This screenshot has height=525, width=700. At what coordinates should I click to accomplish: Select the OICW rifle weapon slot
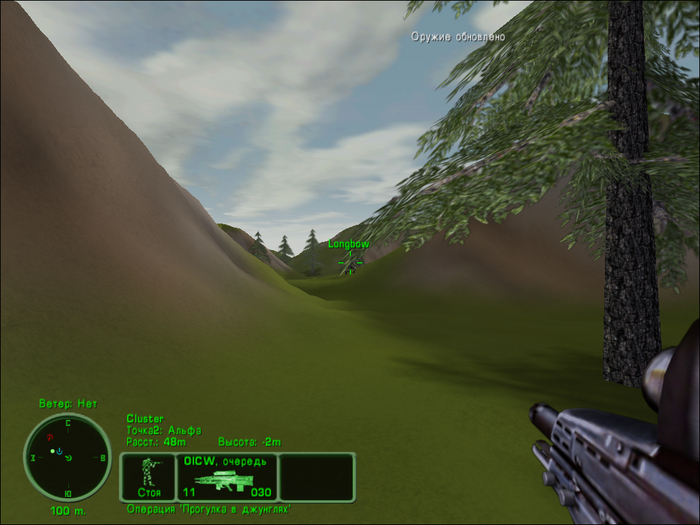225,476
